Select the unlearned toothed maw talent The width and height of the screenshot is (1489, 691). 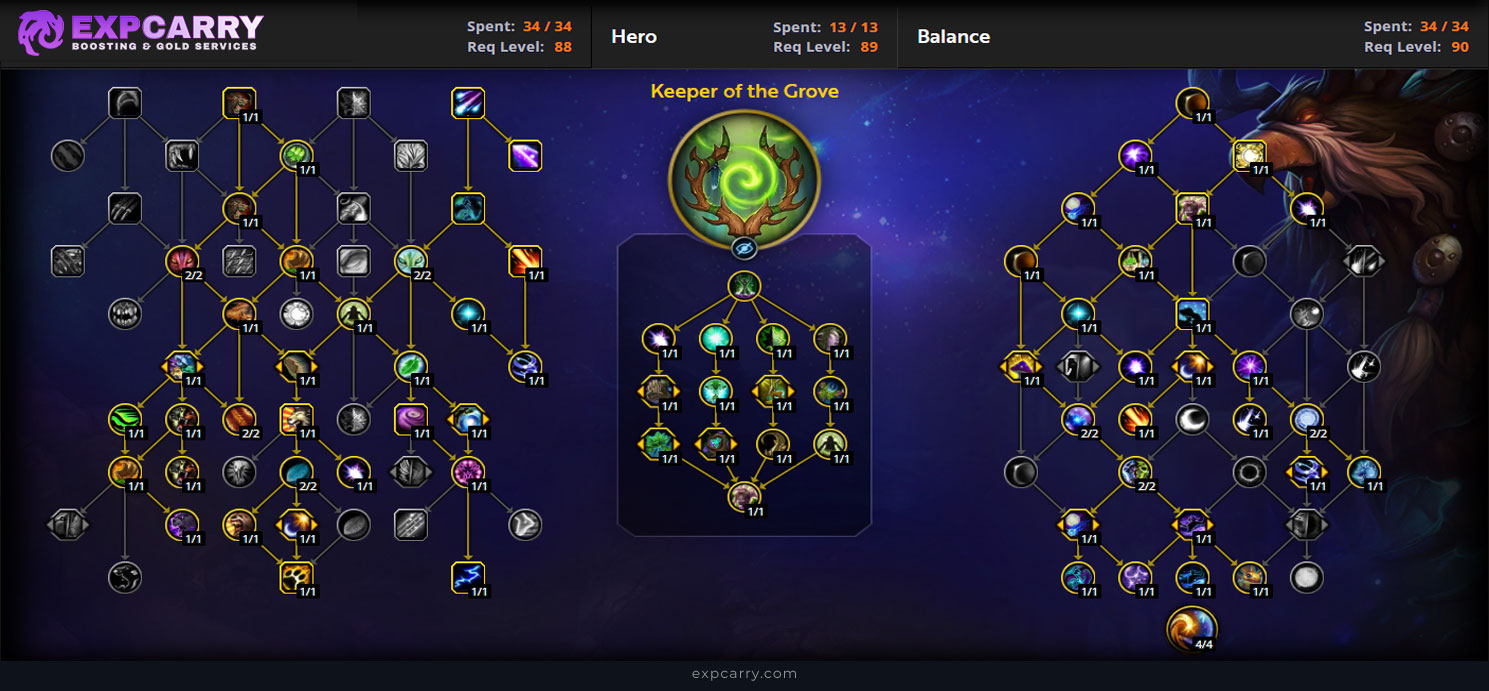click(125, 313)
